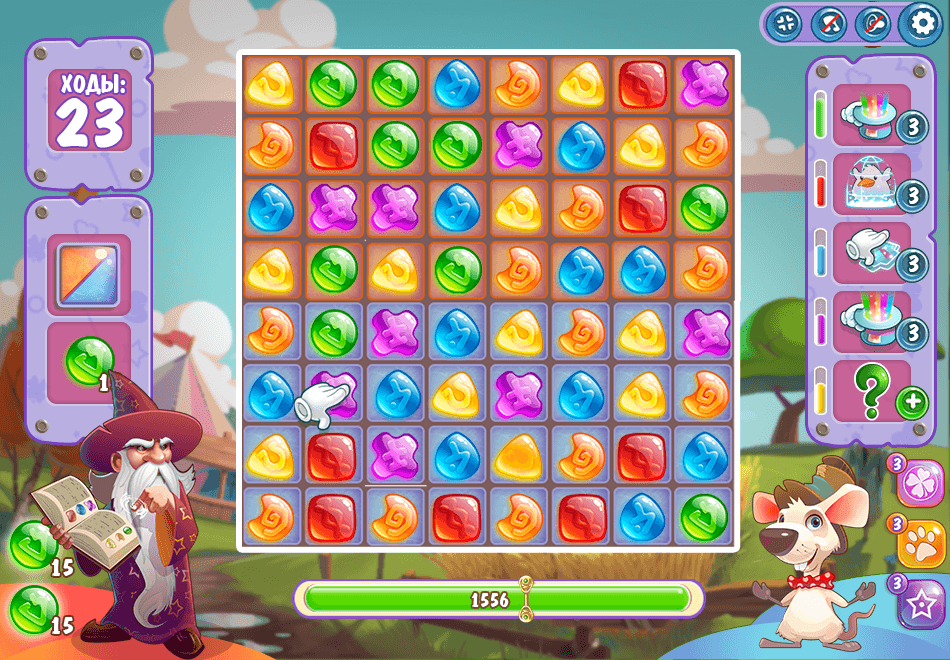Show the orange-blue tile goal in the objectives panel

(x=89, y=274)
